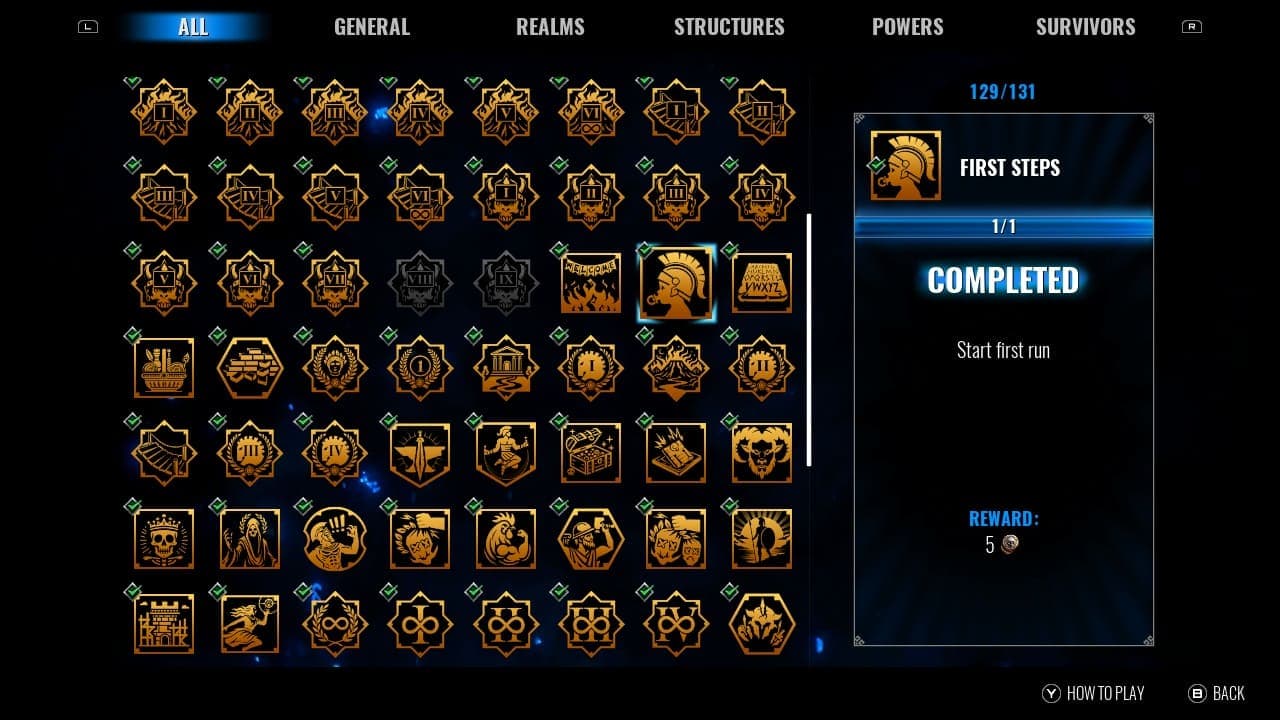Click the ram head achievement icon

(x=762, y=453)
